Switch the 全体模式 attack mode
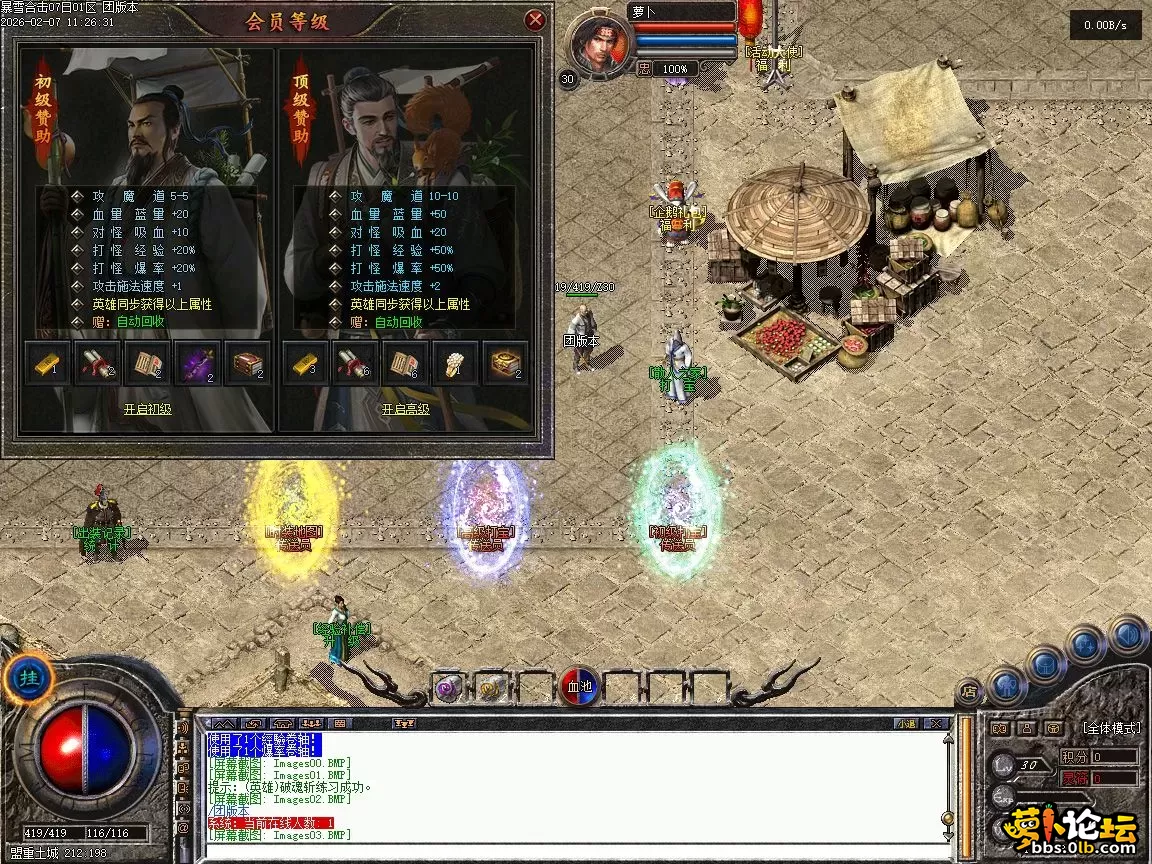This screenshot has height=864, width=1152. pyautogui.click(x=1110, y=728)
